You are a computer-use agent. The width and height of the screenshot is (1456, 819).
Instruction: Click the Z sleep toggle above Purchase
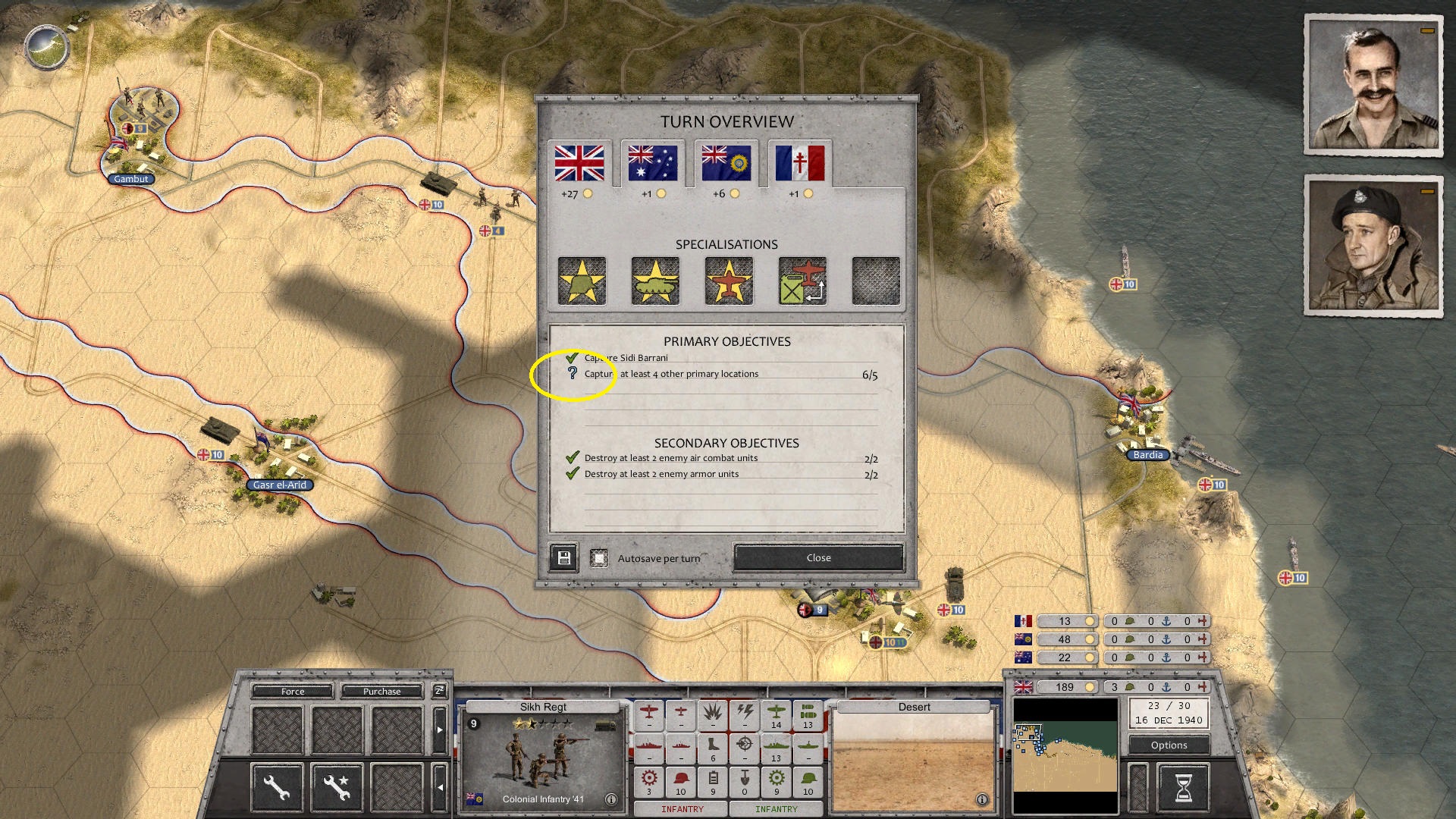point(438,691)
